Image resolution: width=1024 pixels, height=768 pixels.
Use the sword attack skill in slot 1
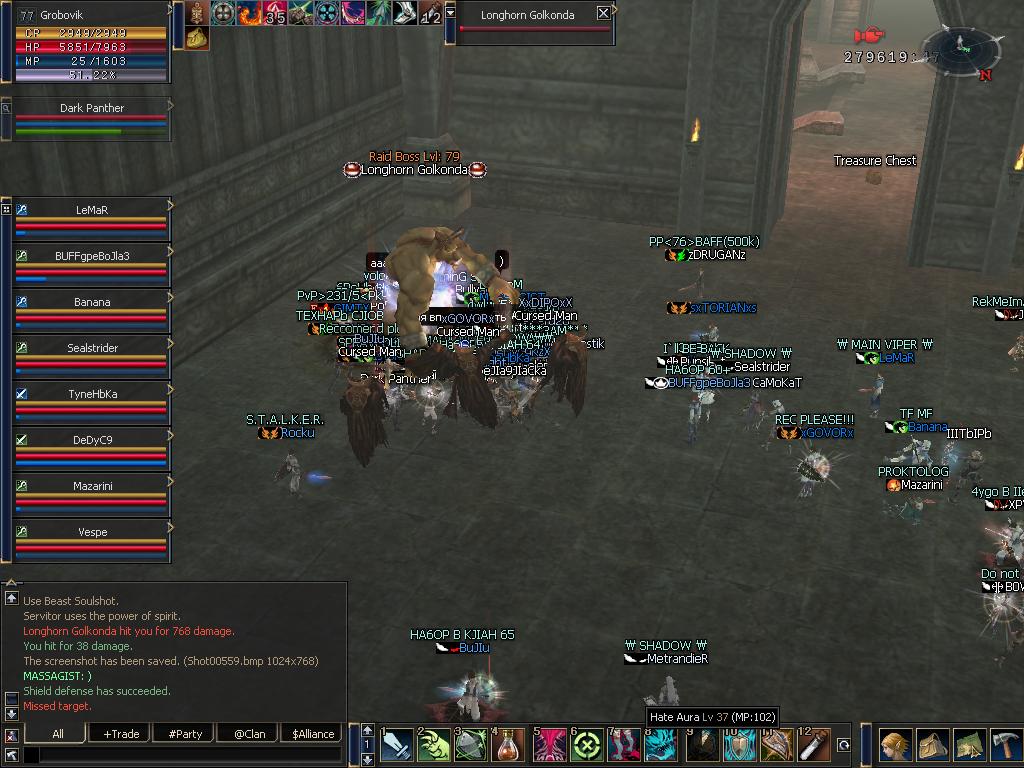397,746
